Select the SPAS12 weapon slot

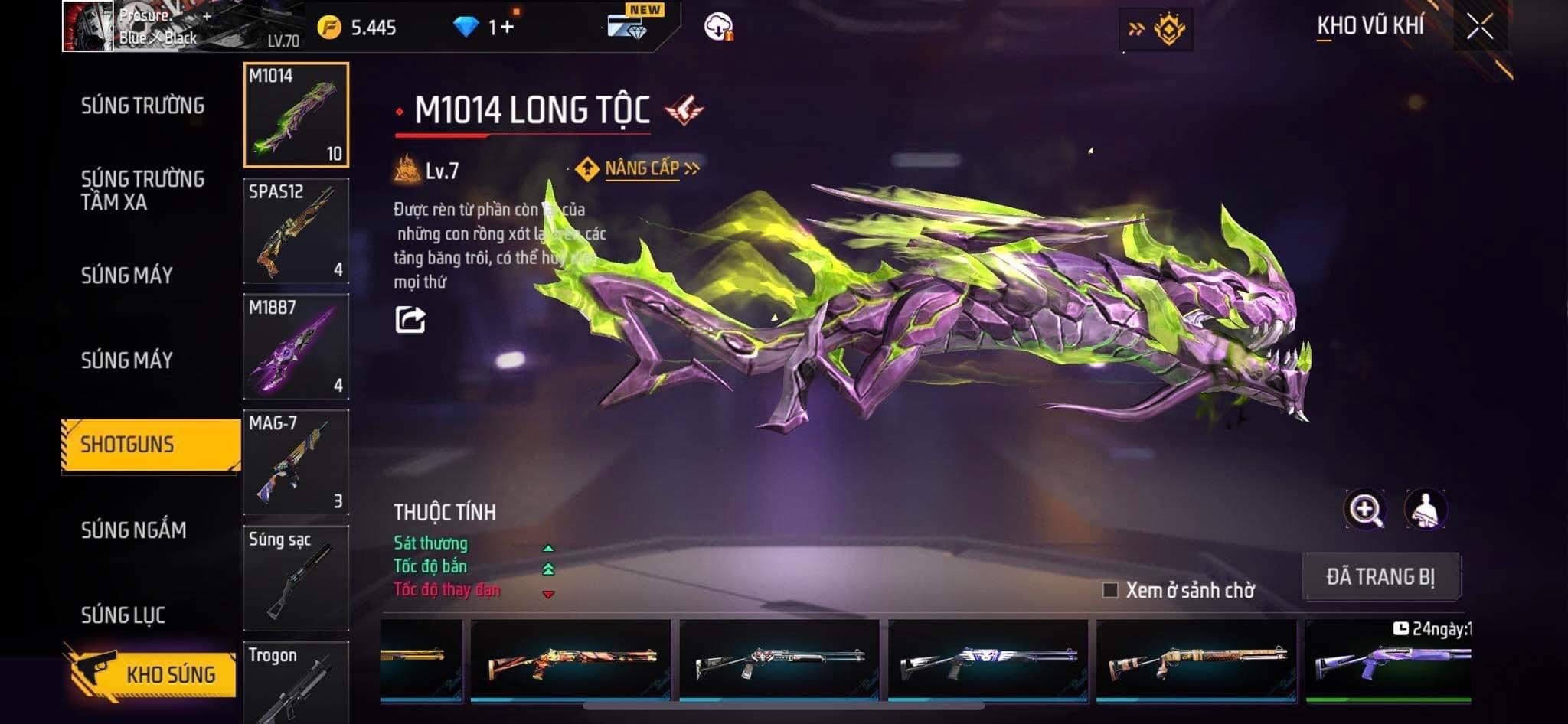[296, 230]
